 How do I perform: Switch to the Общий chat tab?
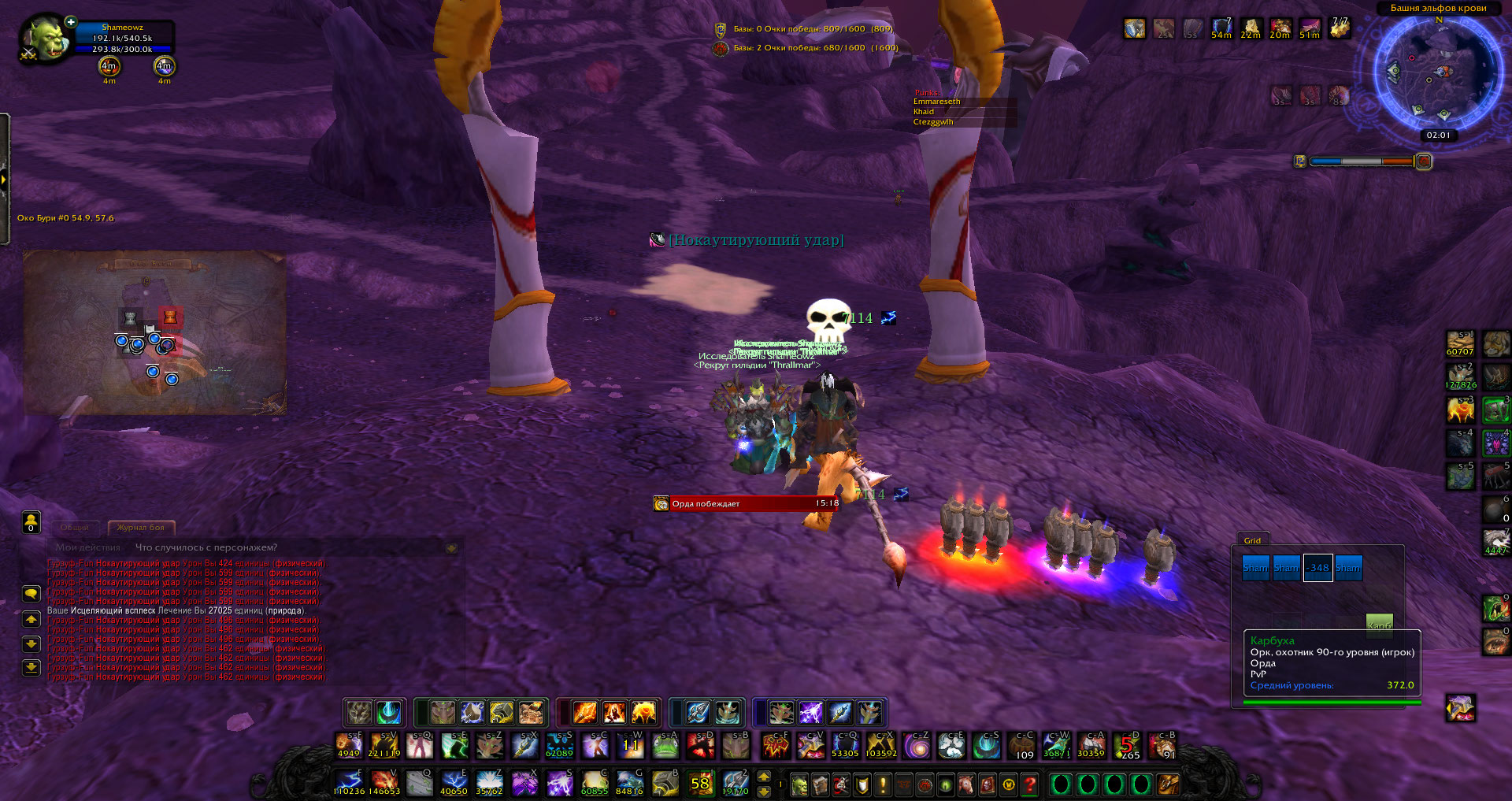(75, 527)
